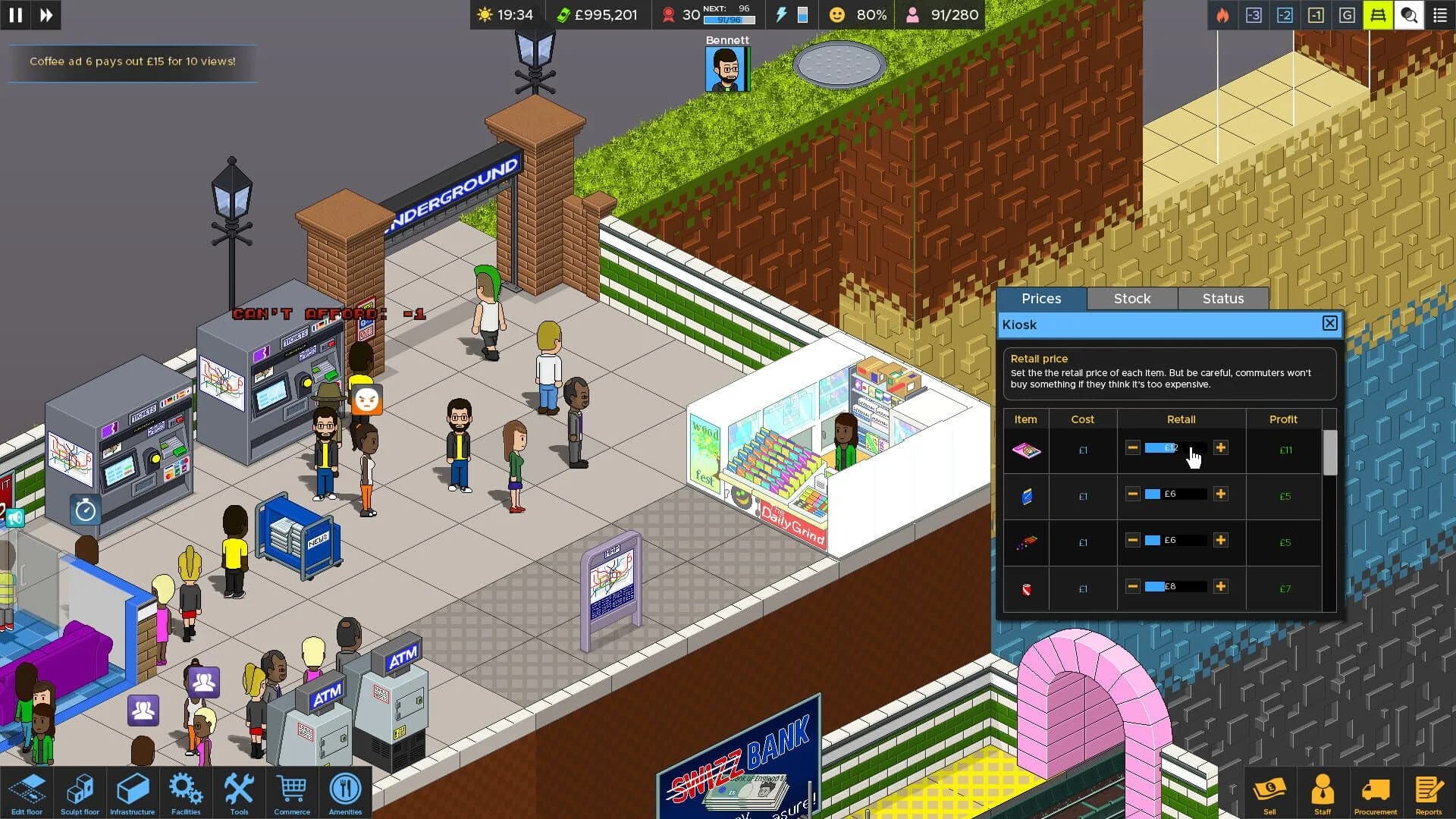The image size is (1456, 819).
Task: Open the Procurement truck panel
Action: [1376, 792]
